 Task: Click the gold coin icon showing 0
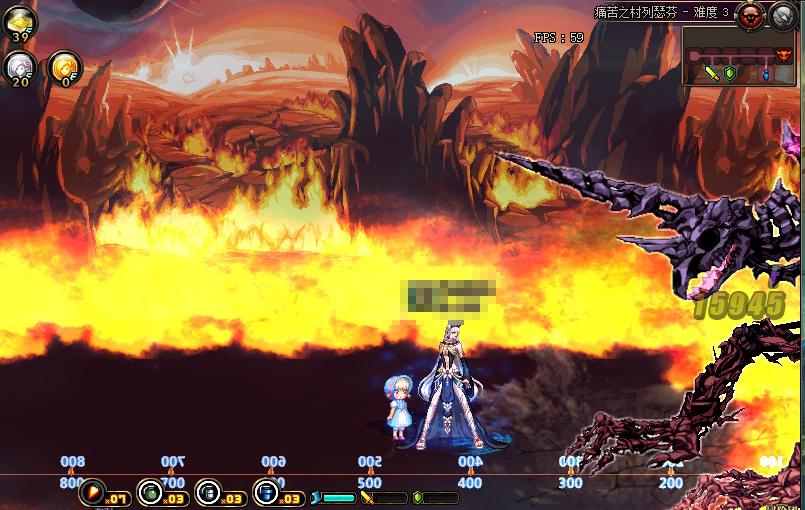65,66
